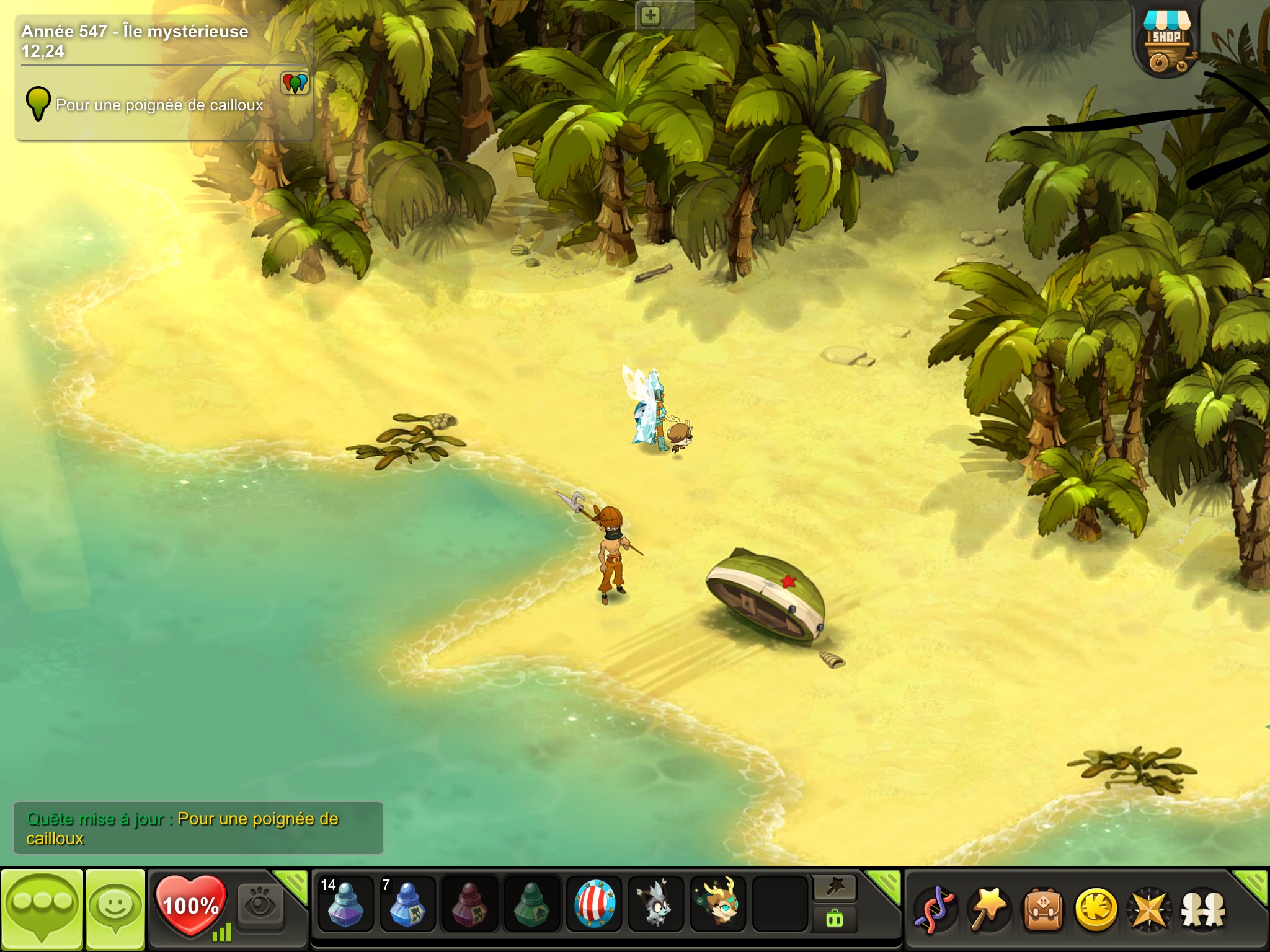
Task: Use the purple potion with count 14
Action: click(345, 904)
